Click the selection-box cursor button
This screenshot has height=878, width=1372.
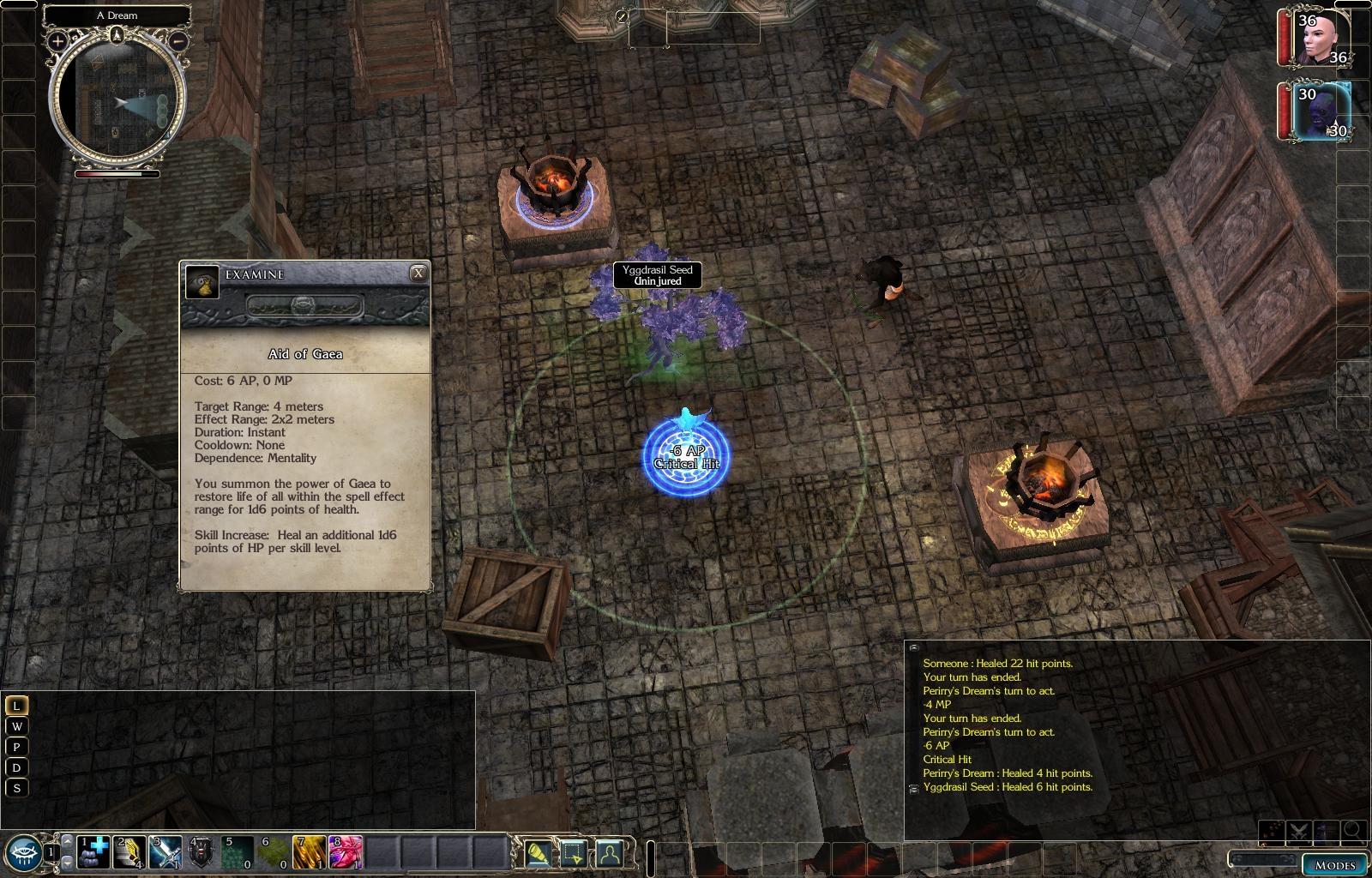point(574,852)
